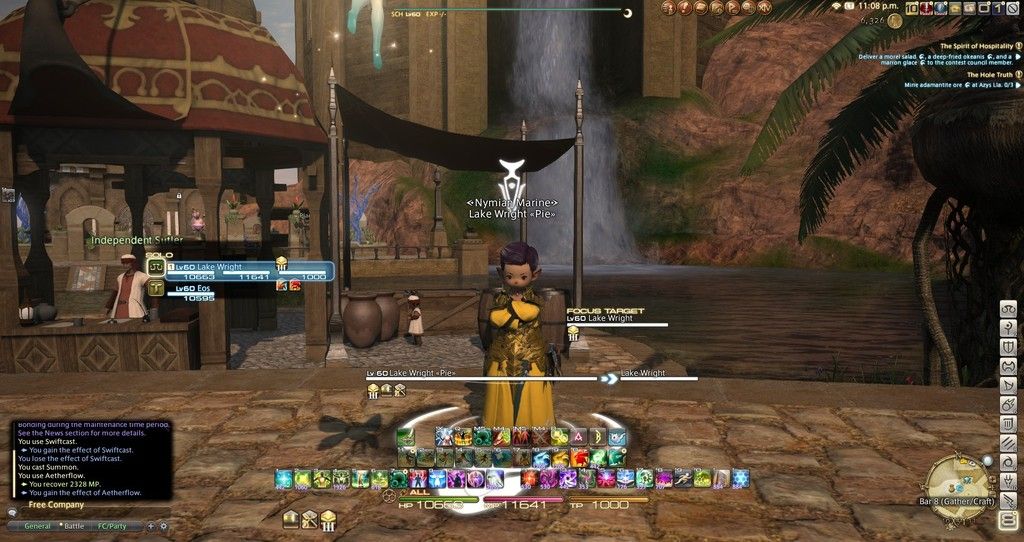Click the chat log settings gear

coord(163,525)
